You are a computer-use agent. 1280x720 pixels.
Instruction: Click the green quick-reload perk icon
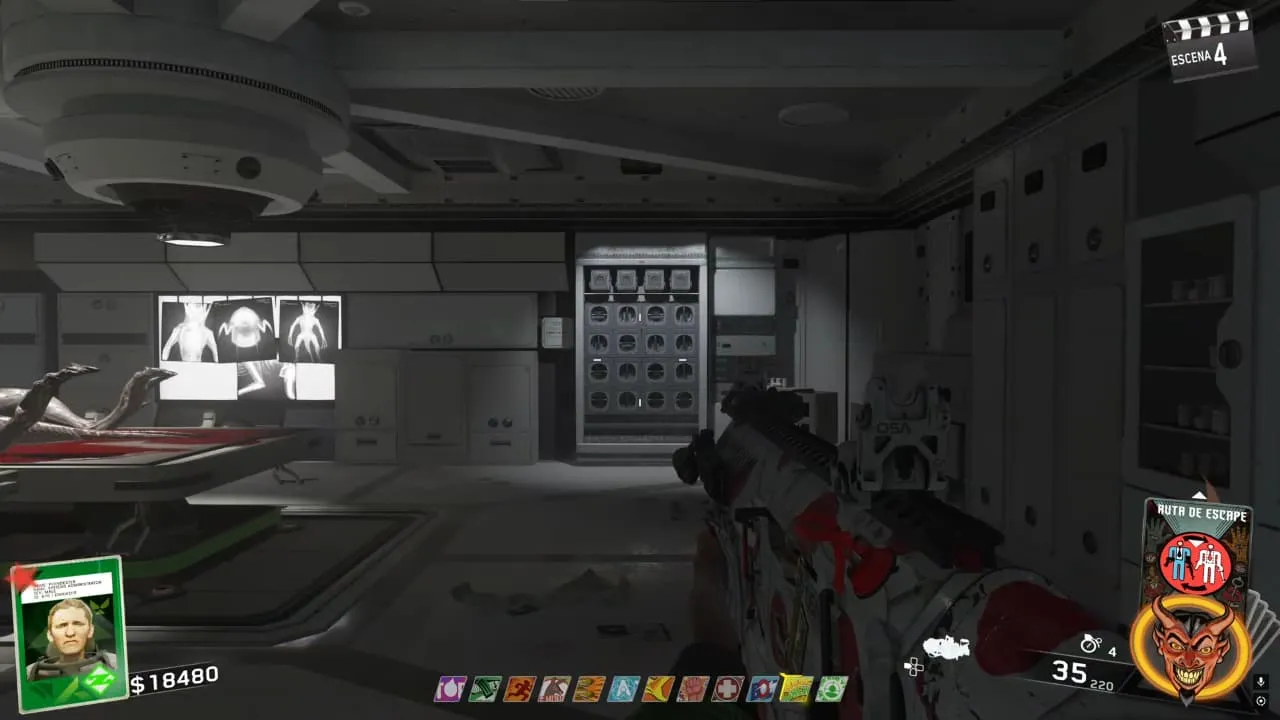click(485, 689)
